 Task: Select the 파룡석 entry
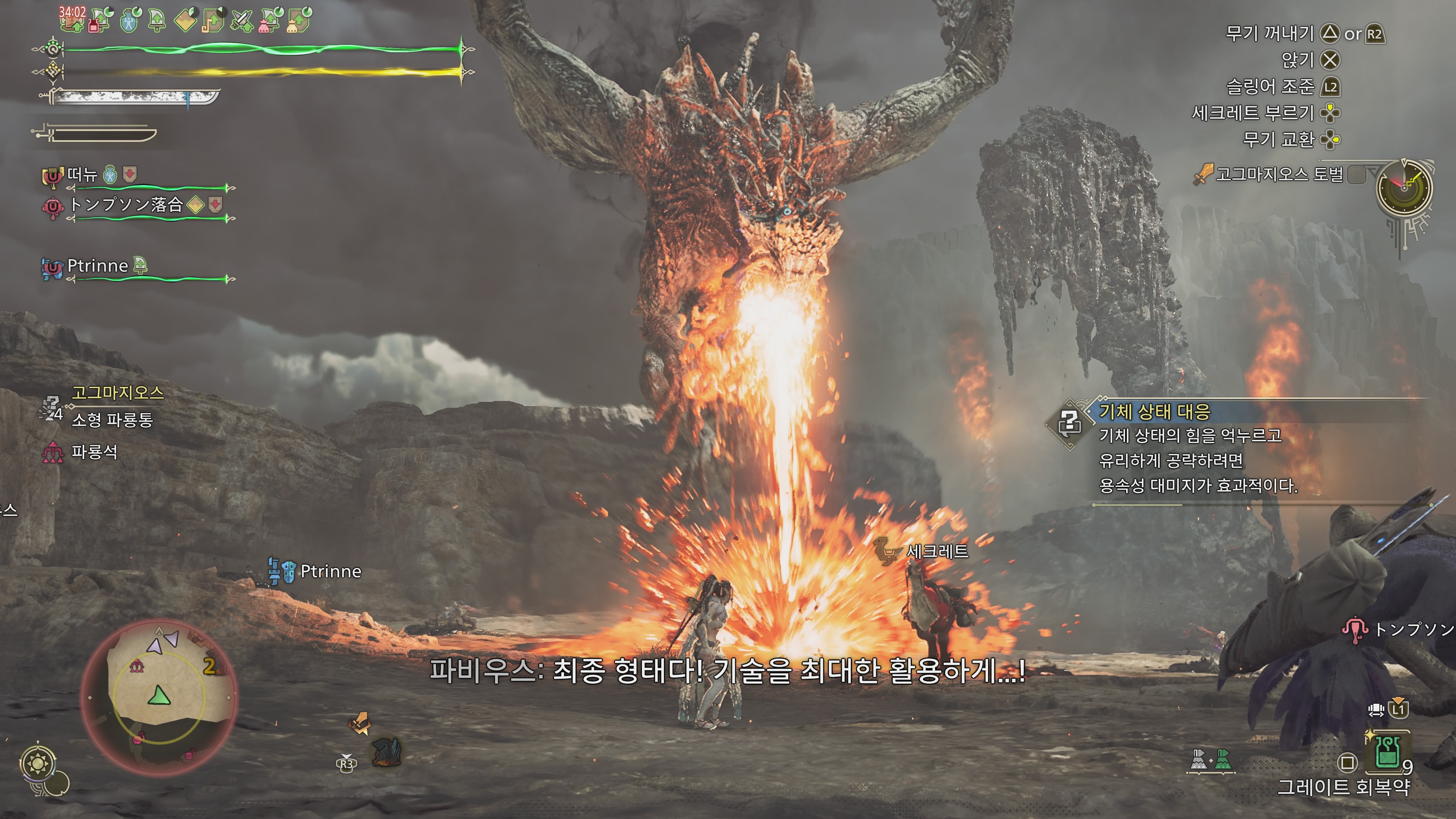[x=94, y=452]
